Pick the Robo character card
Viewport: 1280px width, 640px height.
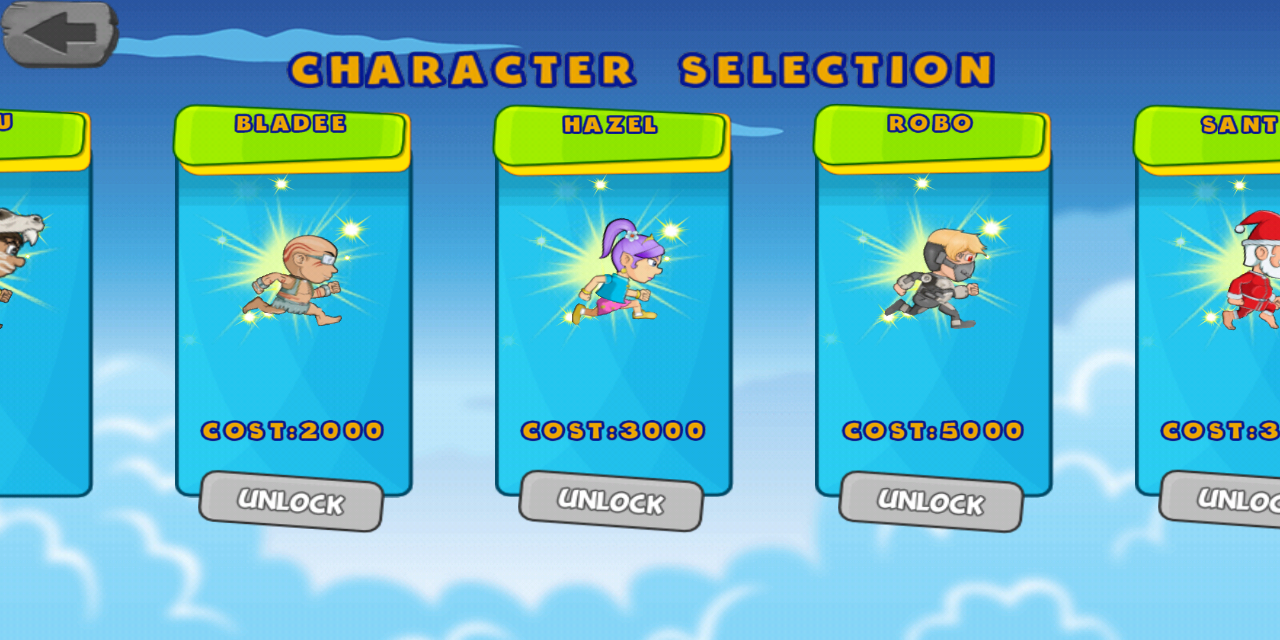click(933, 300)
